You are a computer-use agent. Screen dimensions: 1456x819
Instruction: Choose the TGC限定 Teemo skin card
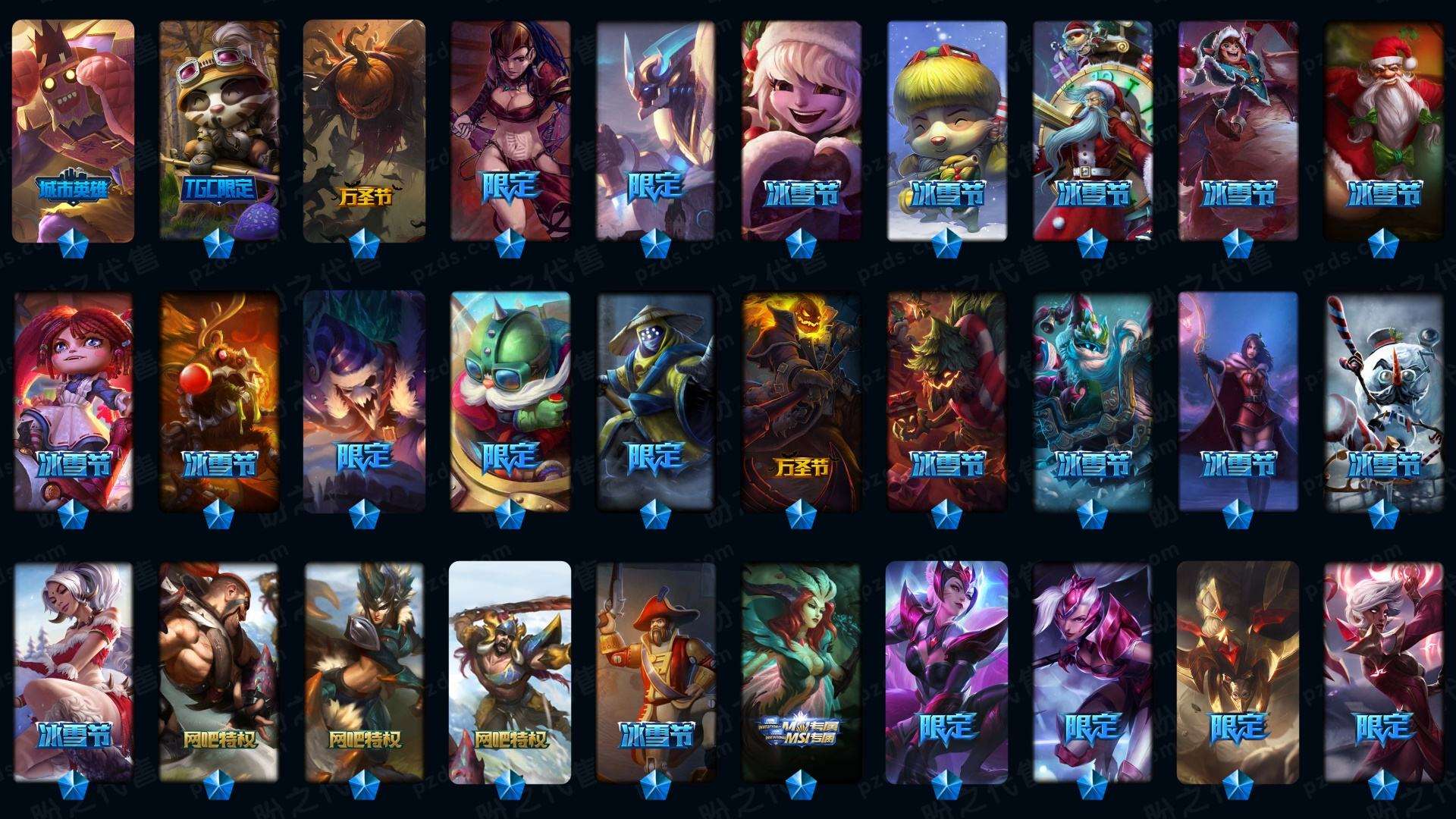point(219,130)
